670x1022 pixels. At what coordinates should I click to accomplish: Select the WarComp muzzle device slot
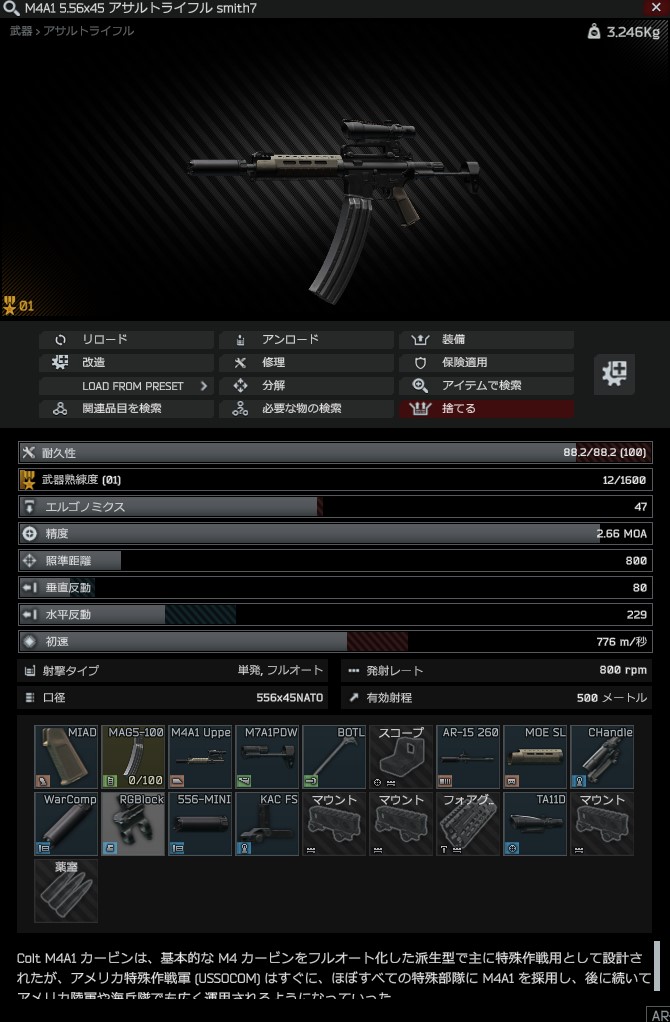click(66, 824)
